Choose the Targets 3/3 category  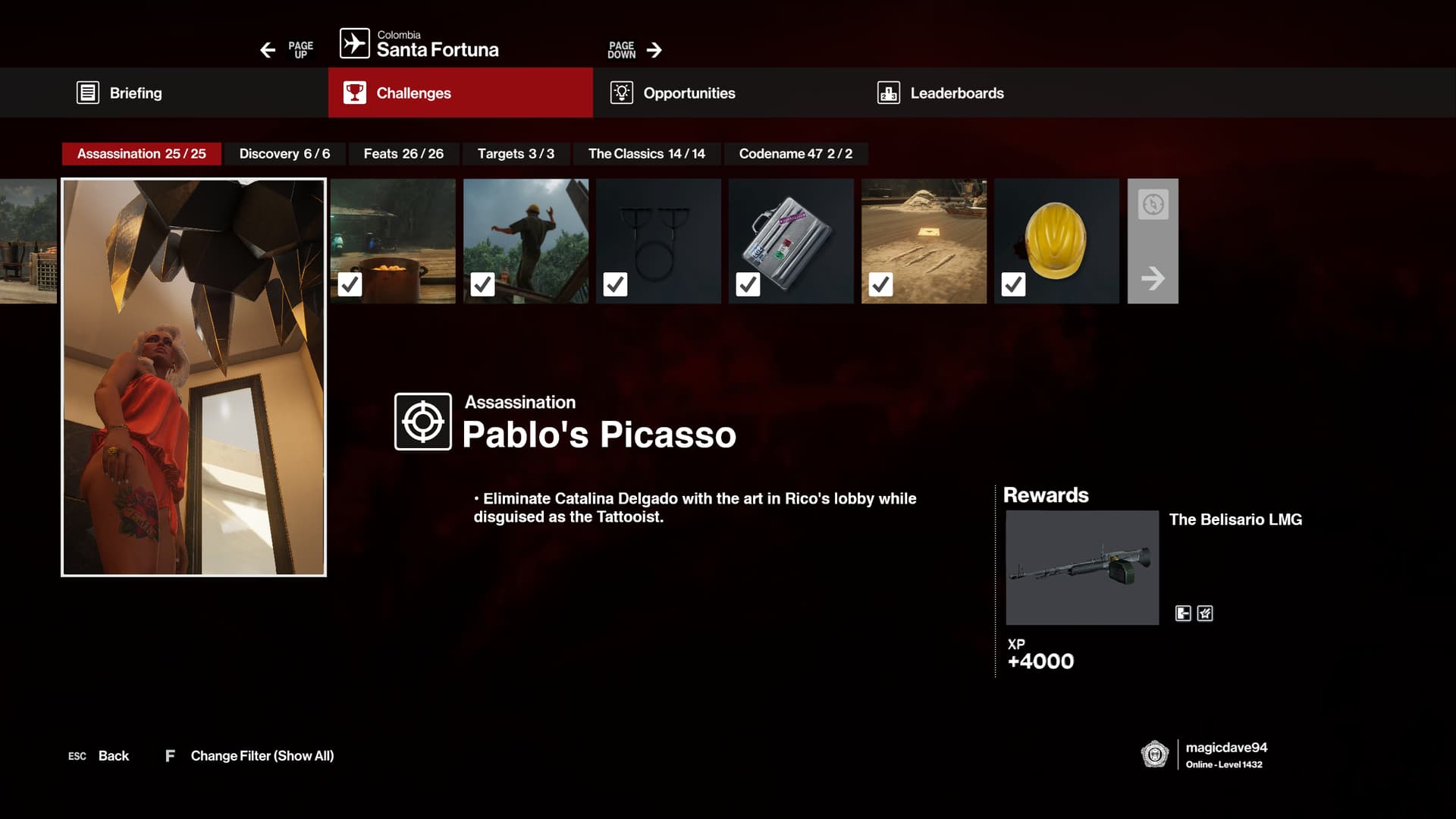[x=516, y=154]
